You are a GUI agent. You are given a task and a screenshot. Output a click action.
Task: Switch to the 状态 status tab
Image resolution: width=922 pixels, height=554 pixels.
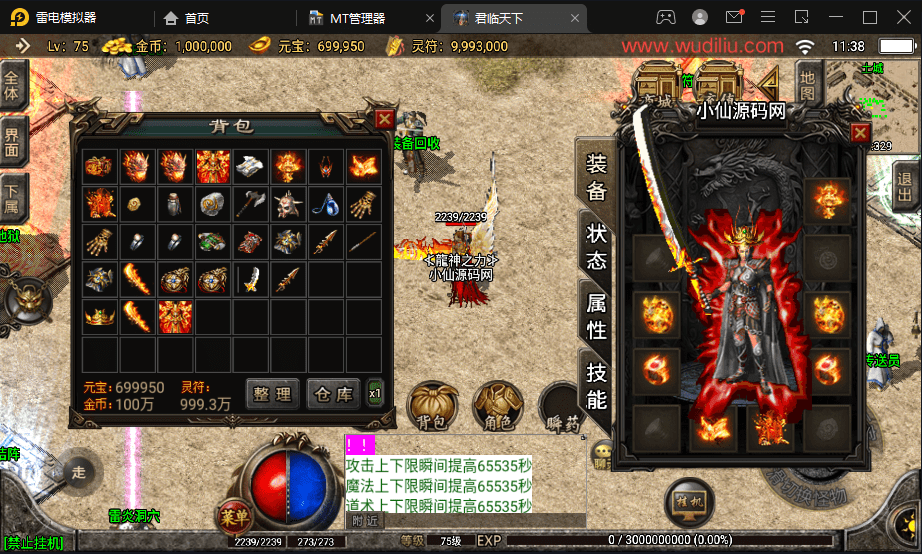click(x=596, y=246)
